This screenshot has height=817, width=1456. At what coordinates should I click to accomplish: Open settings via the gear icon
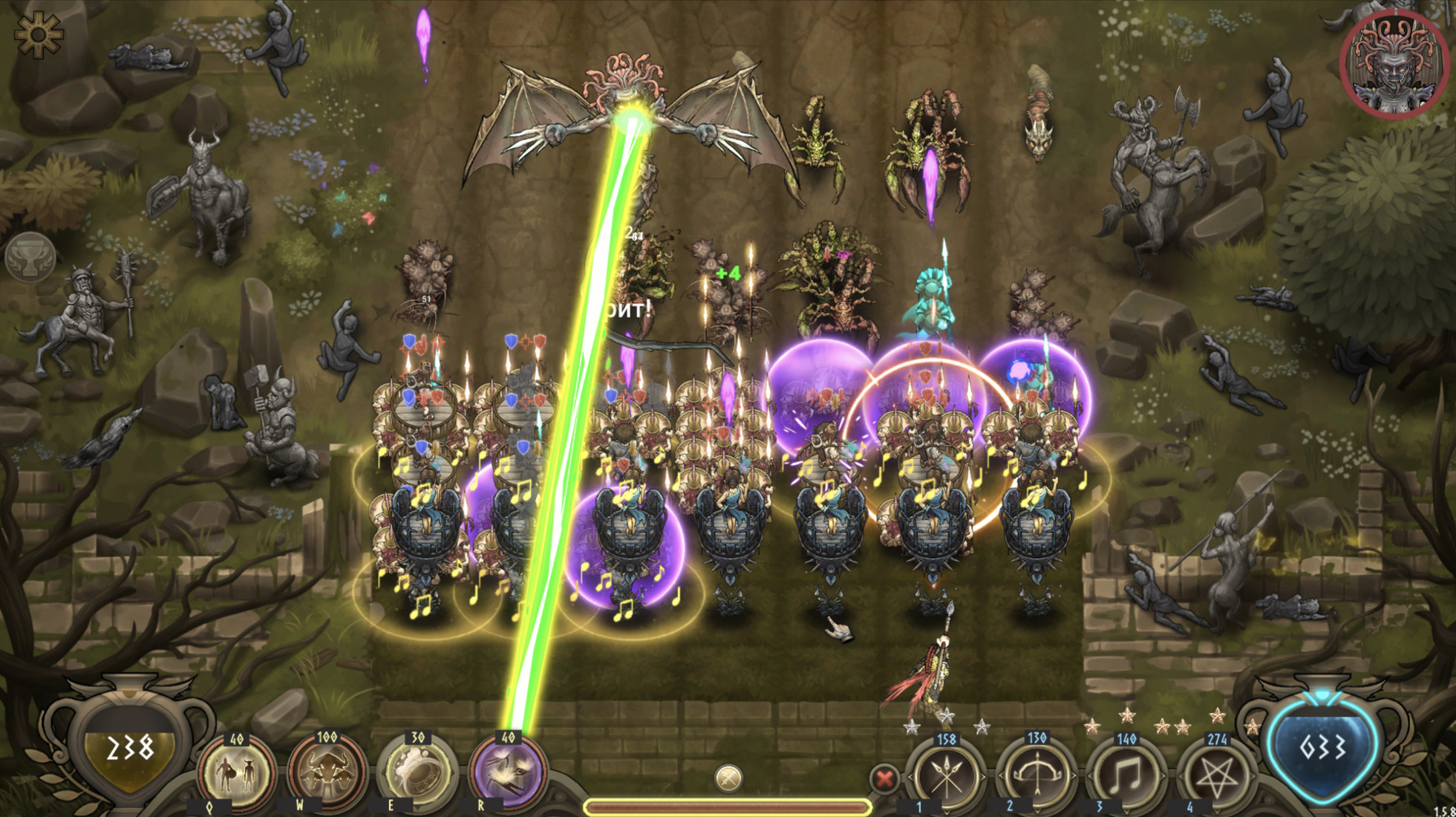coord(38,35)
